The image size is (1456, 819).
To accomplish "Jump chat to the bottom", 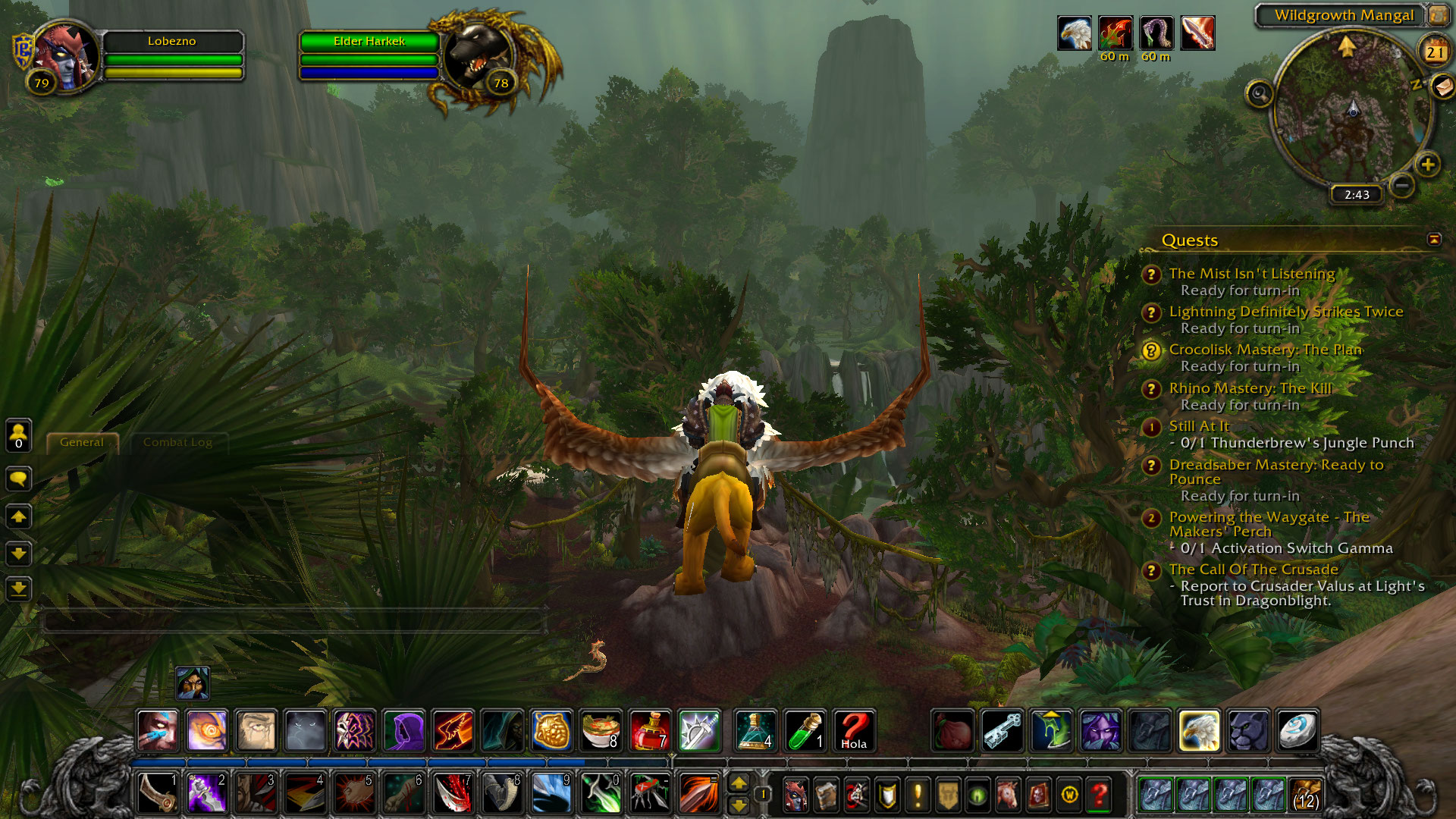I will pyautogui.click(x=19, y=588).
